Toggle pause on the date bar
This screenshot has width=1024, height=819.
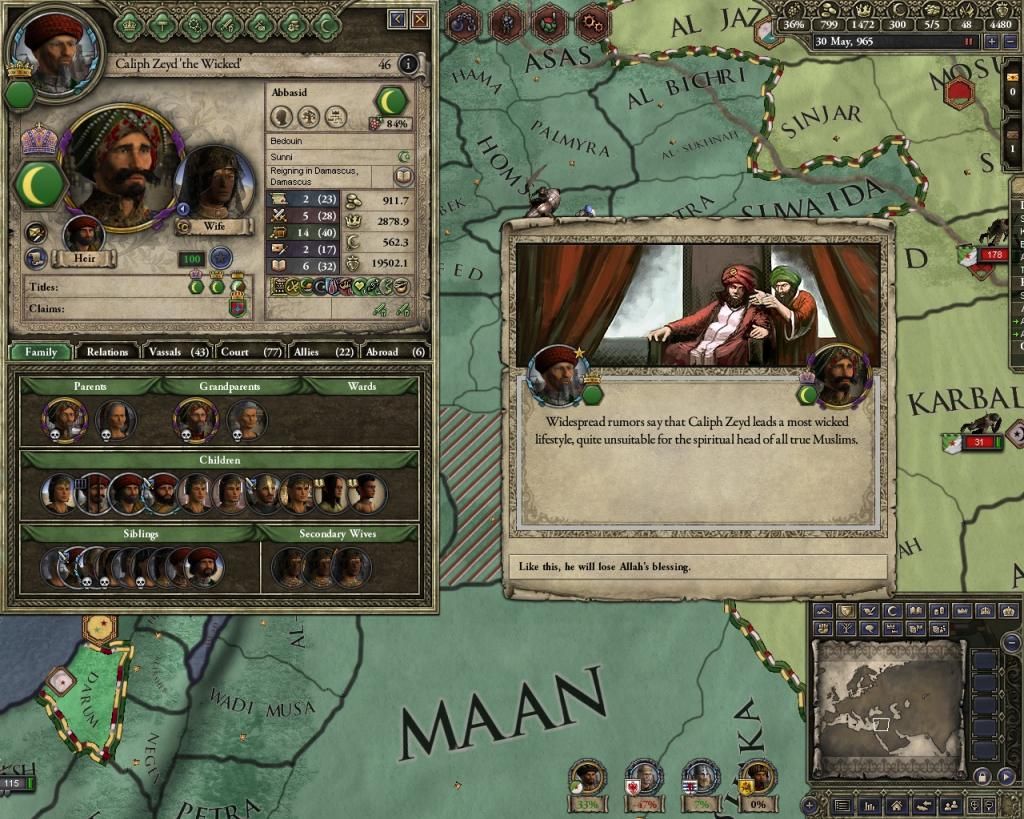coord(967,42)
